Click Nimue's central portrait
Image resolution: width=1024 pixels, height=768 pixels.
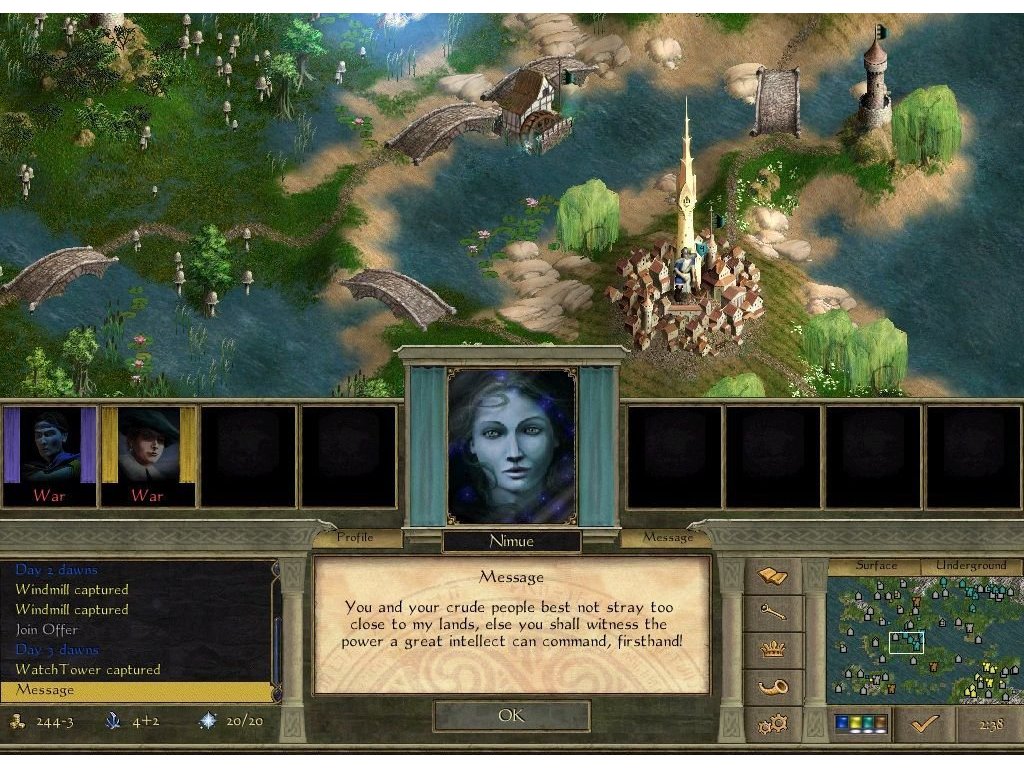coord(511,446)
